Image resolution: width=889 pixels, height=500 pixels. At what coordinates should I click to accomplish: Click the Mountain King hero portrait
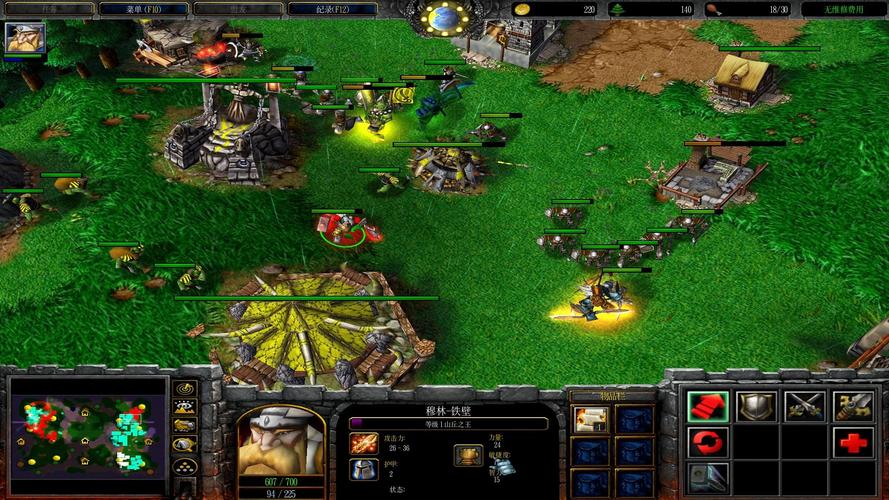[x=273, y=441]
